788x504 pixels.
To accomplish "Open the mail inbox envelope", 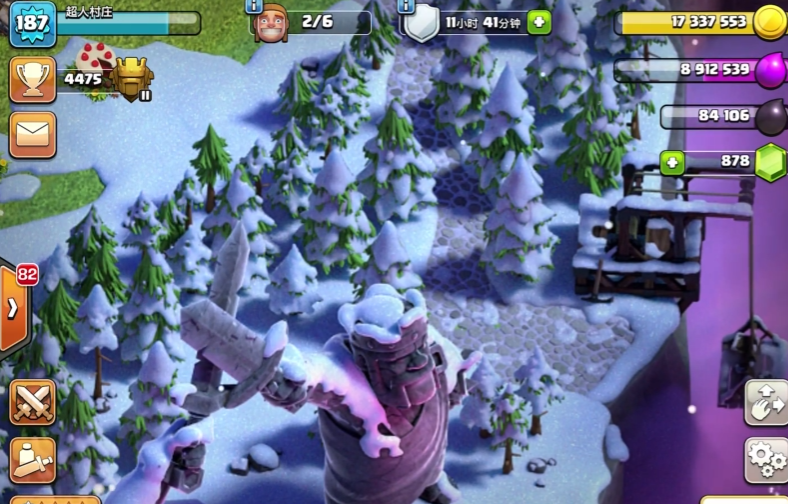I will [32, 134].
